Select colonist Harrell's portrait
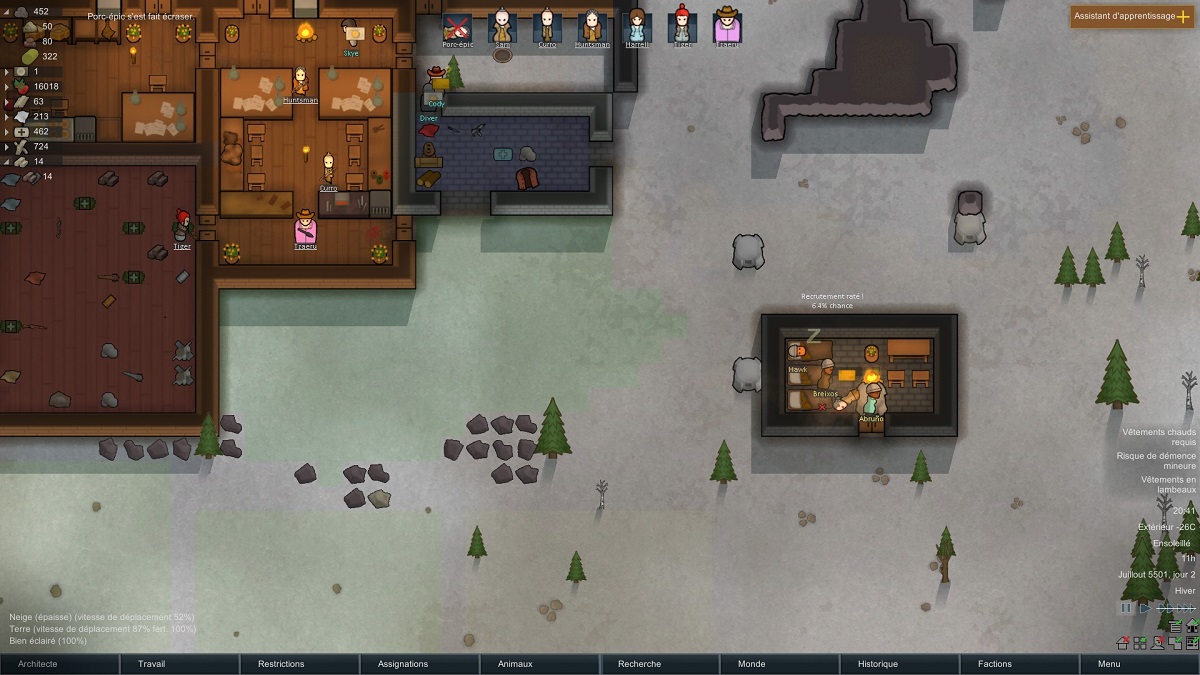The height and width of the screenshot is (675, 1200). (637, 26)
